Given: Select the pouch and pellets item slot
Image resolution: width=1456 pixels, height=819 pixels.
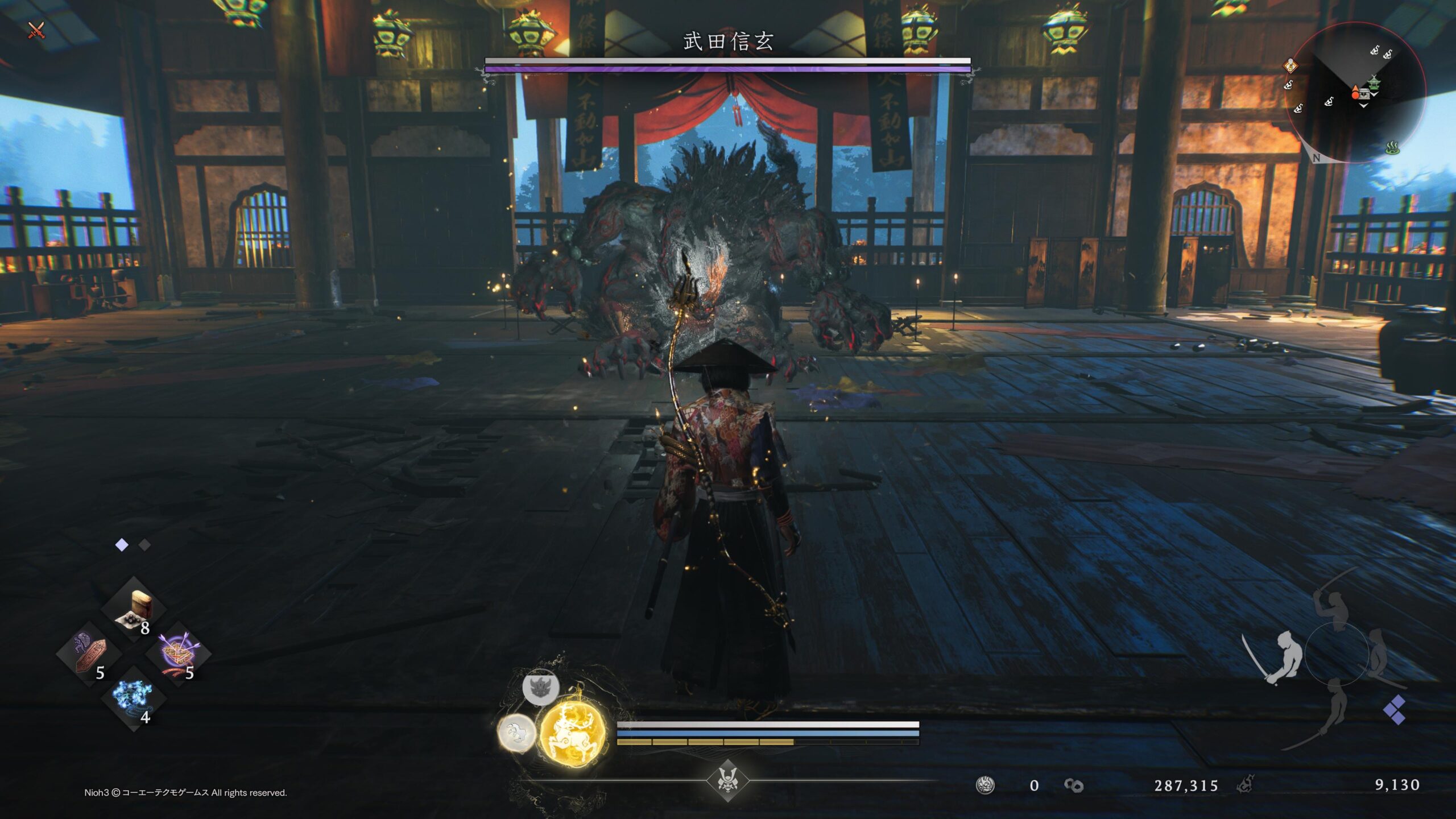Looking at the screenshot, I should [134, 610].
